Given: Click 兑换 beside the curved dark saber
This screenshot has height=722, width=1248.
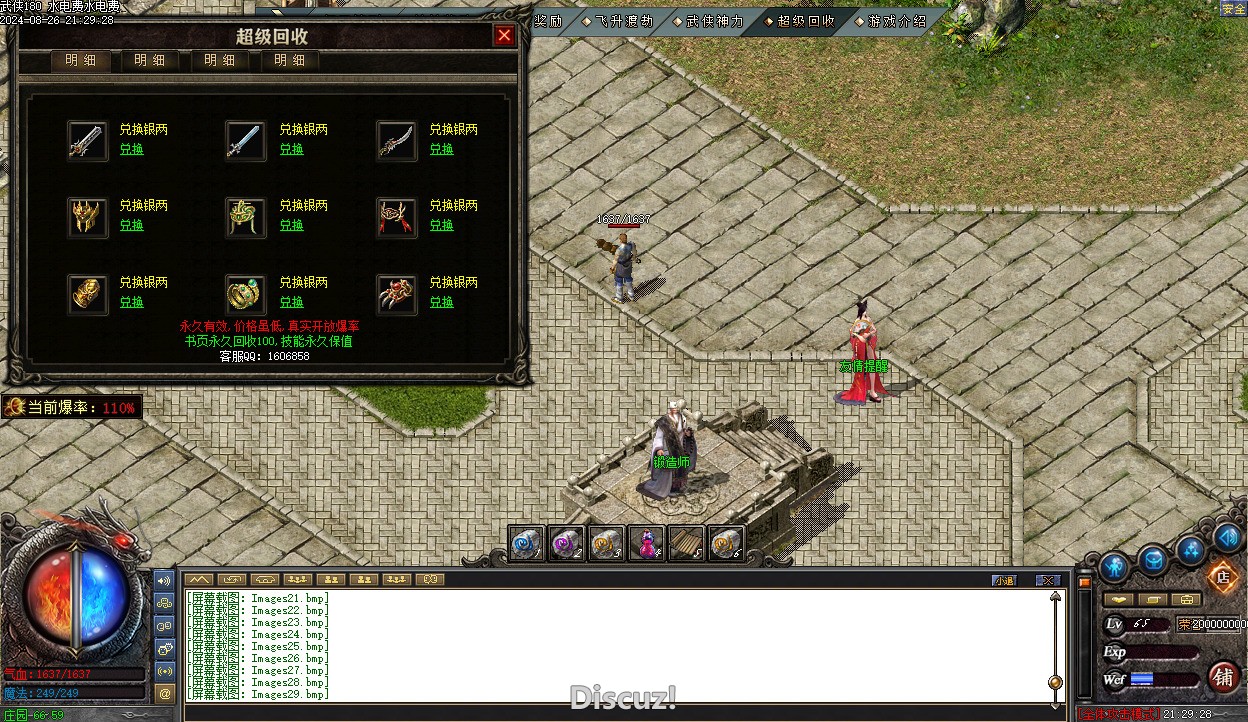Looking at the screenshot, I should click(441, 149).
